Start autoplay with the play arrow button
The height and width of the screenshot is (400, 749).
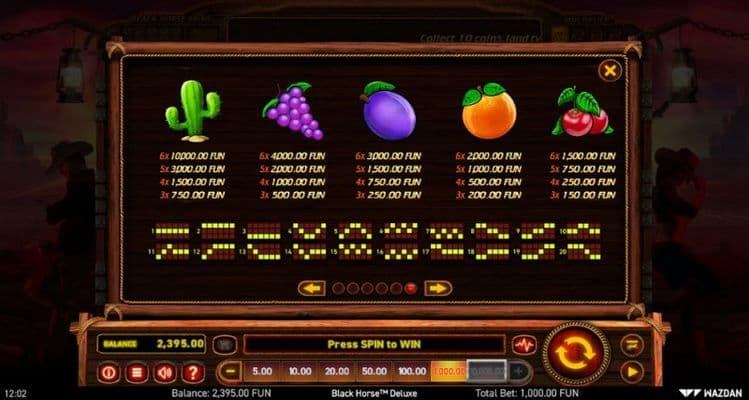632,371
